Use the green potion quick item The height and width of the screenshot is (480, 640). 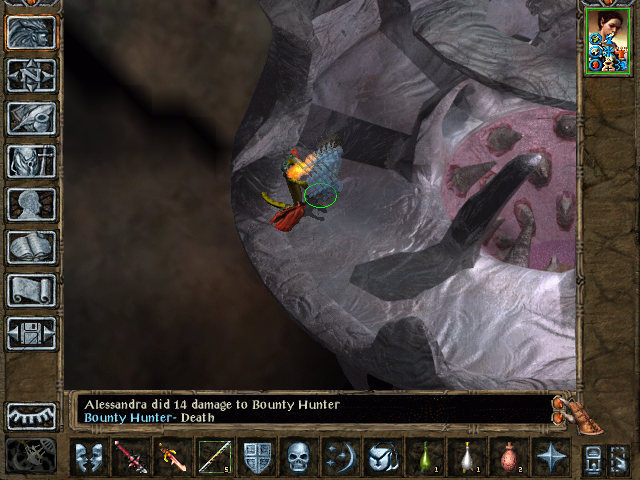point(425,457)
